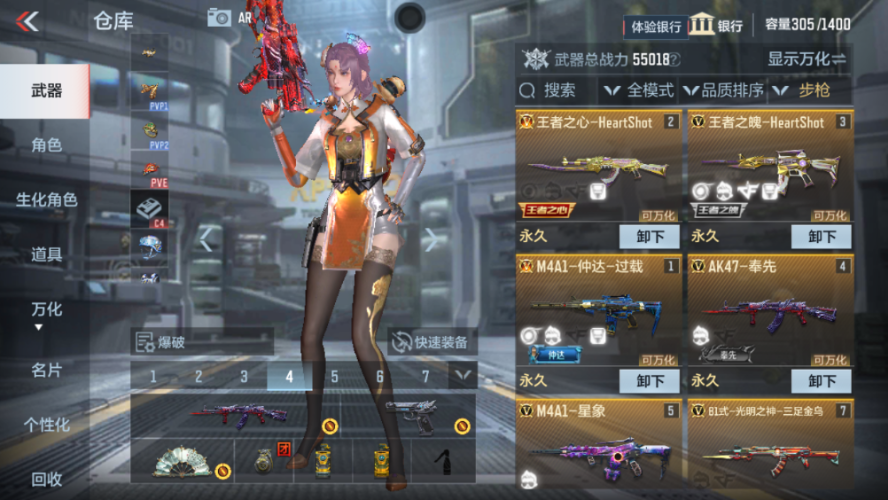This screenshot has height=500, width=888.
Task: Open the 回收 recycle tab
Action: point(46,480)
